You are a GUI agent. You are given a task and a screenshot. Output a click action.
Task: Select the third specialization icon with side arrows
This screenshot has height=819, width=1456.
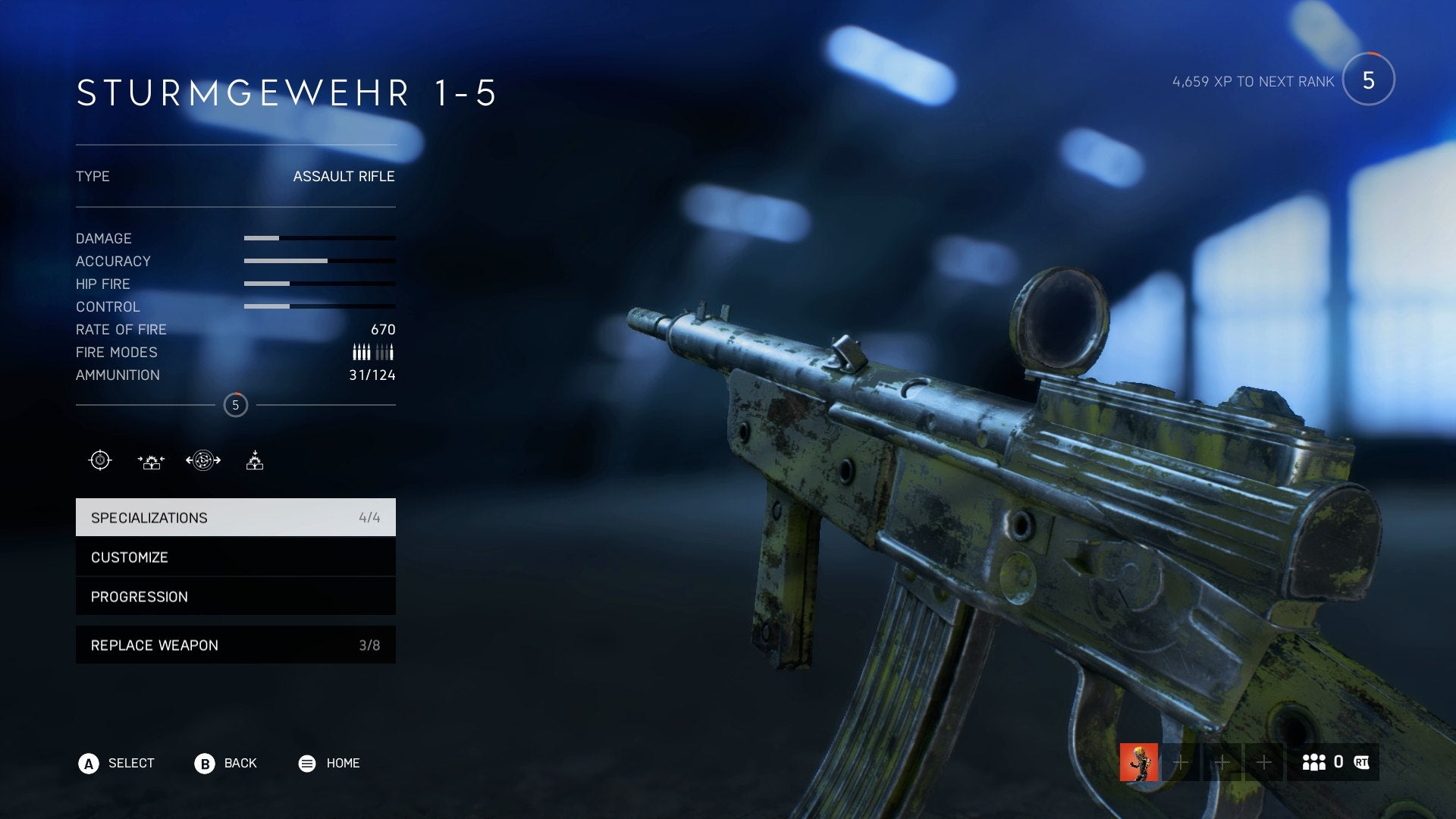coord(202,459)
